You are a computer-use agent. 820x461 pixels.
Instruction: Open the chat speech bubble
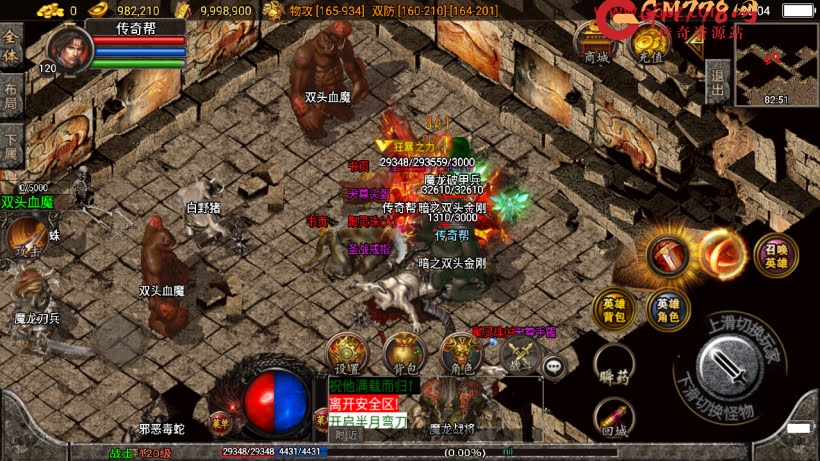555,367
